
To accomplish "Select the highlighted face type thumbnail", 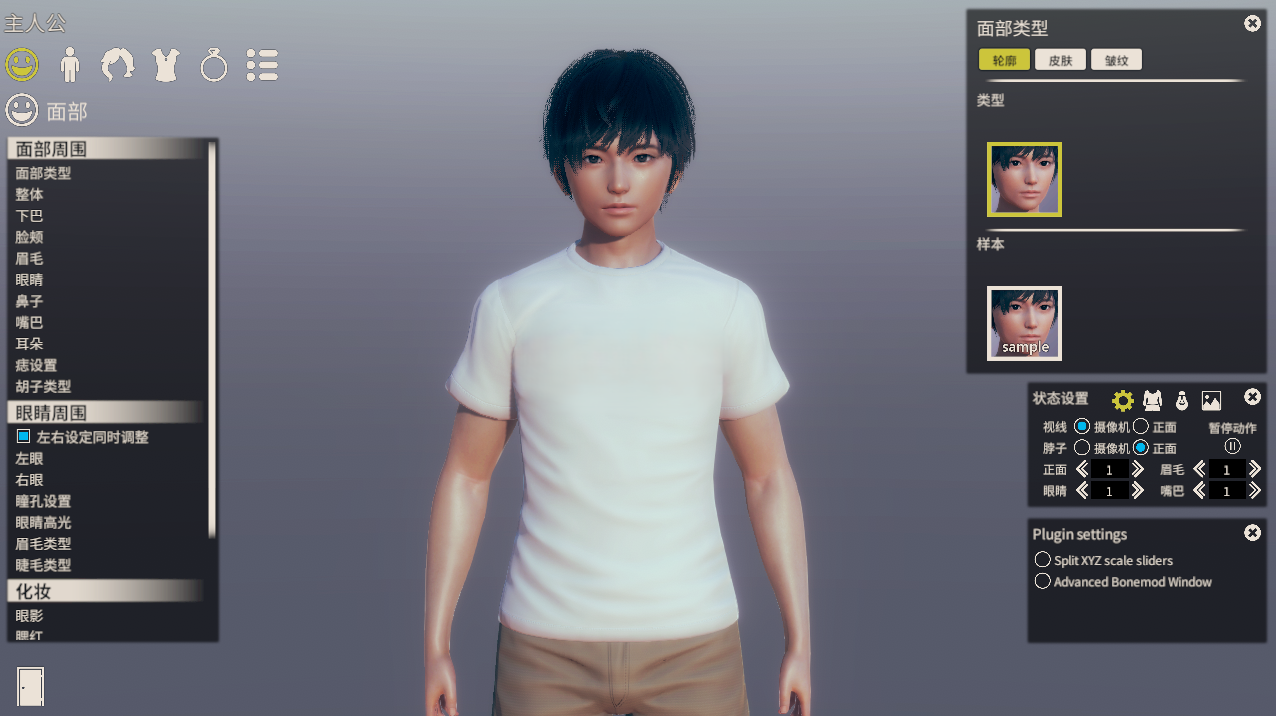I will 1024,179.
